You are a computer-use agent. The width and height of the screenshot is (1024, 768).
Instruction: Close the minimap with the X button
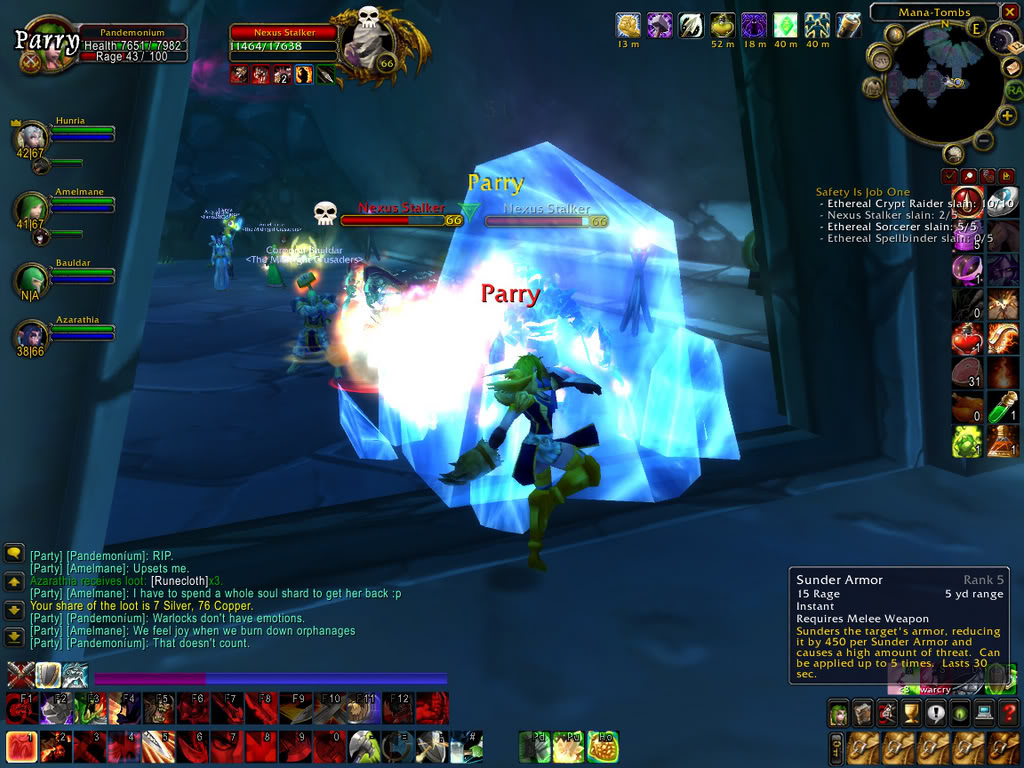tap(1012, 11)
